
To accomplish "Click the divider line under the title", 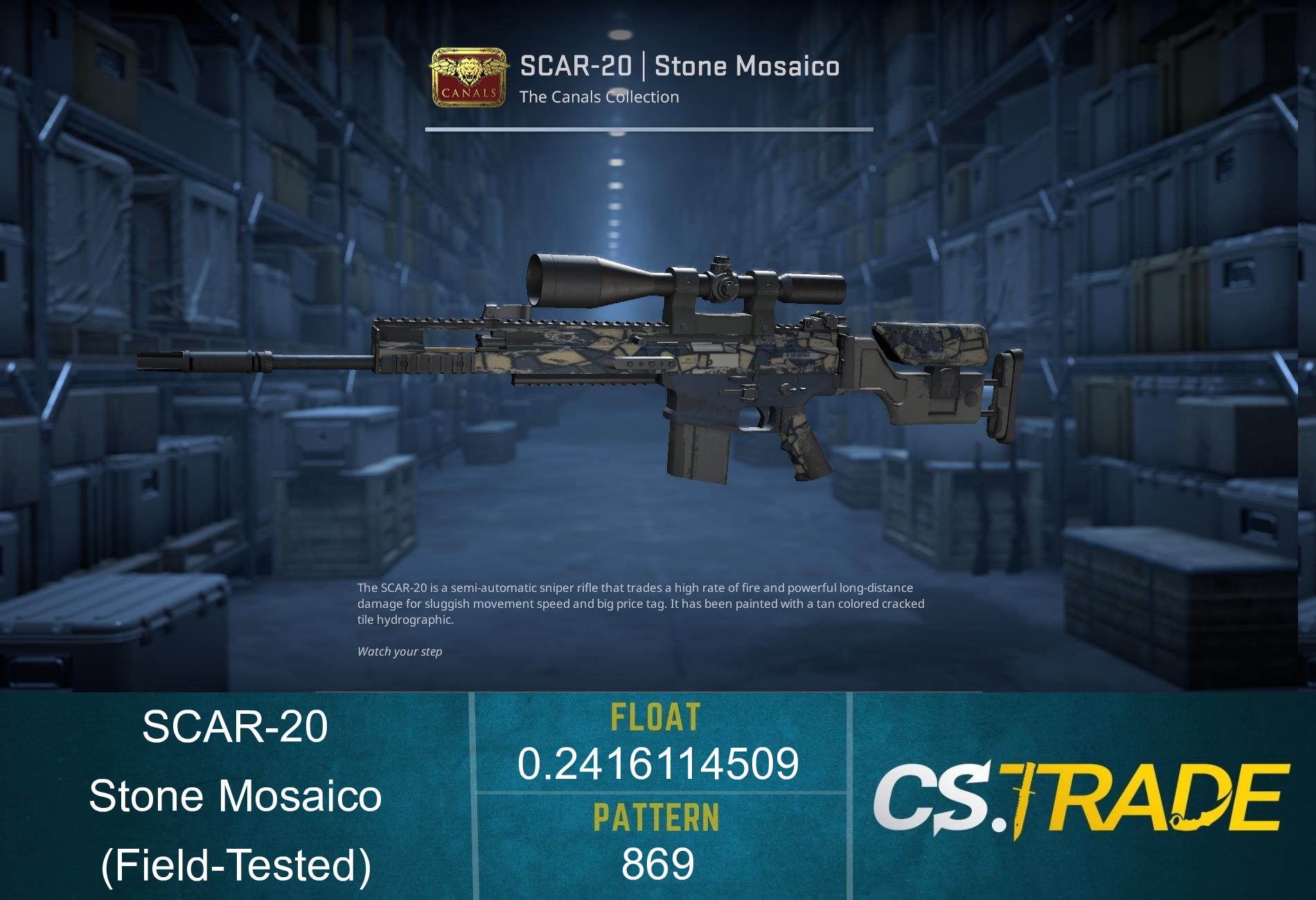I will (648, 130).
